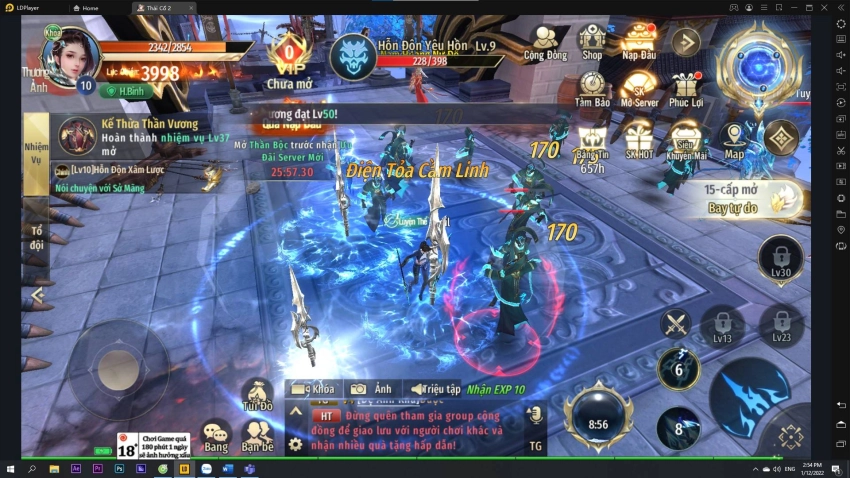Switch to the Tổ đội team tab
This screenshot has height=478, width=850.
tap(36, 237)
